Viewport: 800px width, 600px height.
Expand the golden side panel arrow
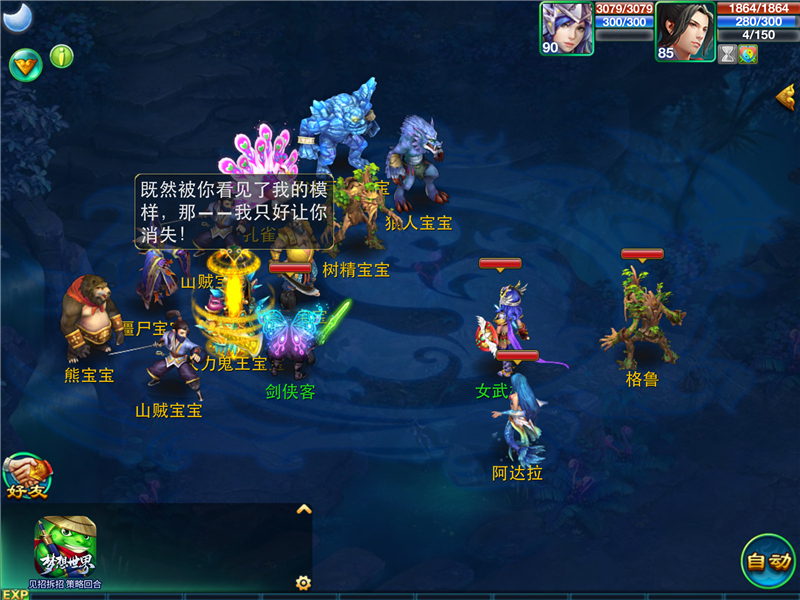785,96
